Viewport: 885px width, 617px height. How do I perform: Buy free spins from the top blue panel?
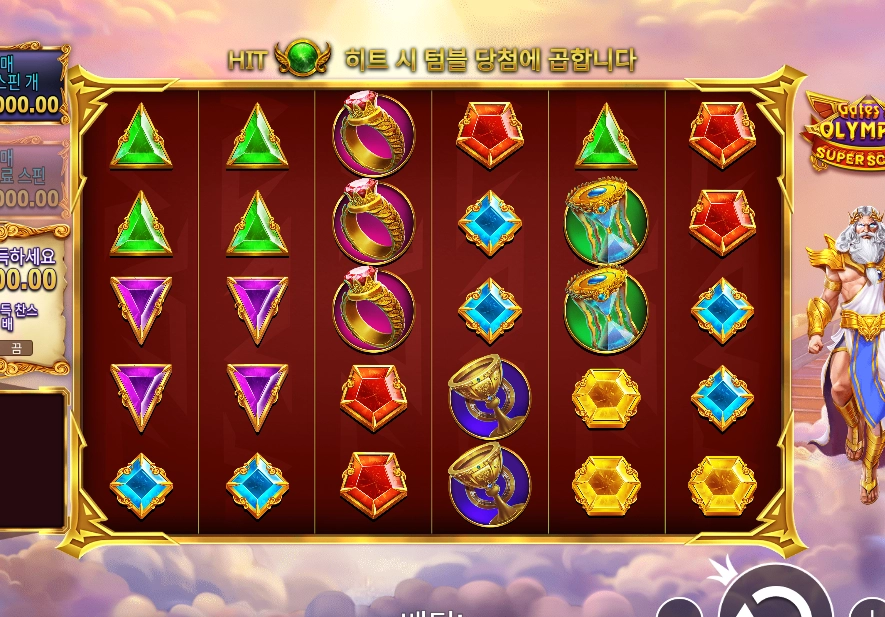(30, 85)
